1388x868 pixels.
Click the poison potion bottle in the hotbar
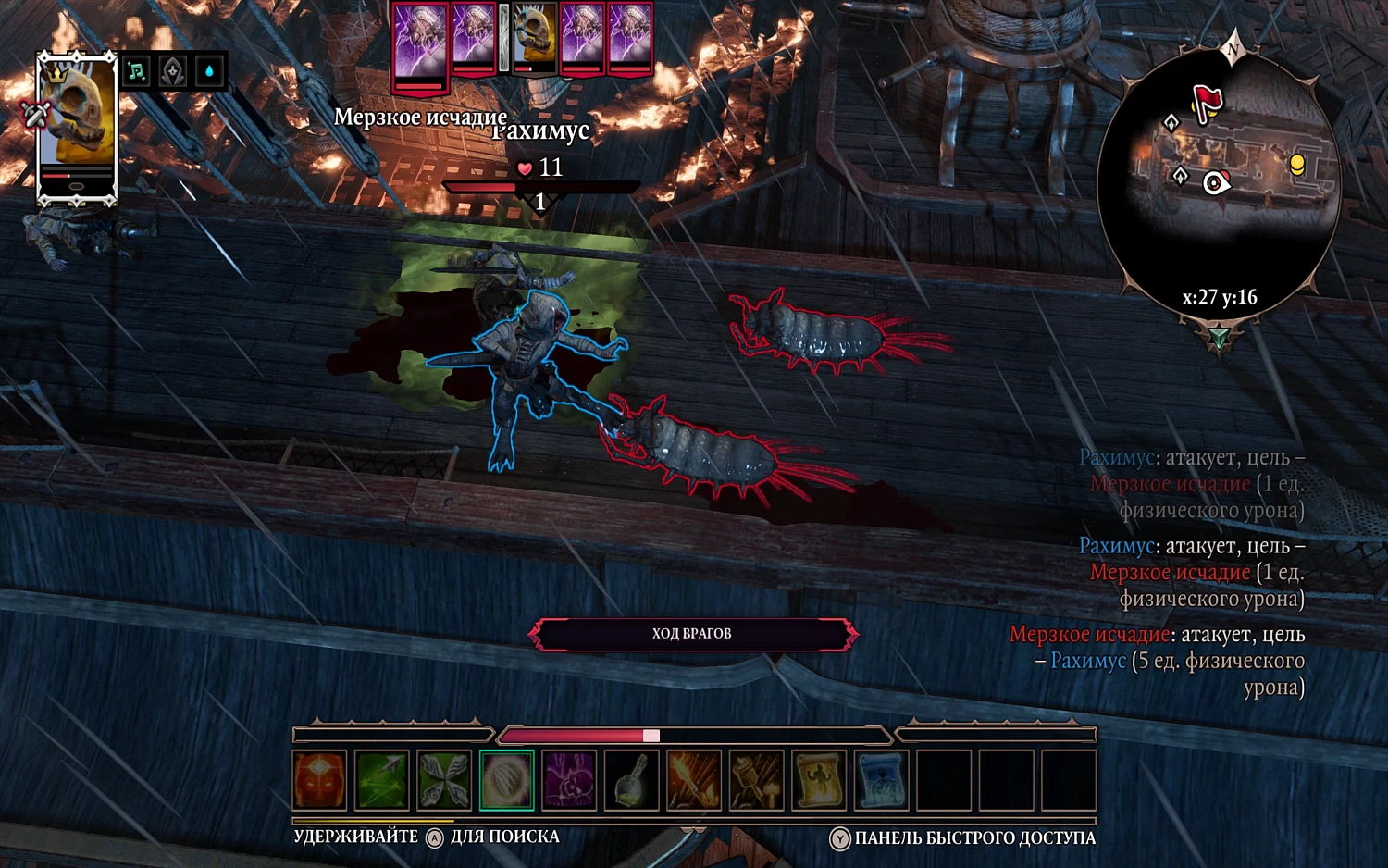[631, 778]
